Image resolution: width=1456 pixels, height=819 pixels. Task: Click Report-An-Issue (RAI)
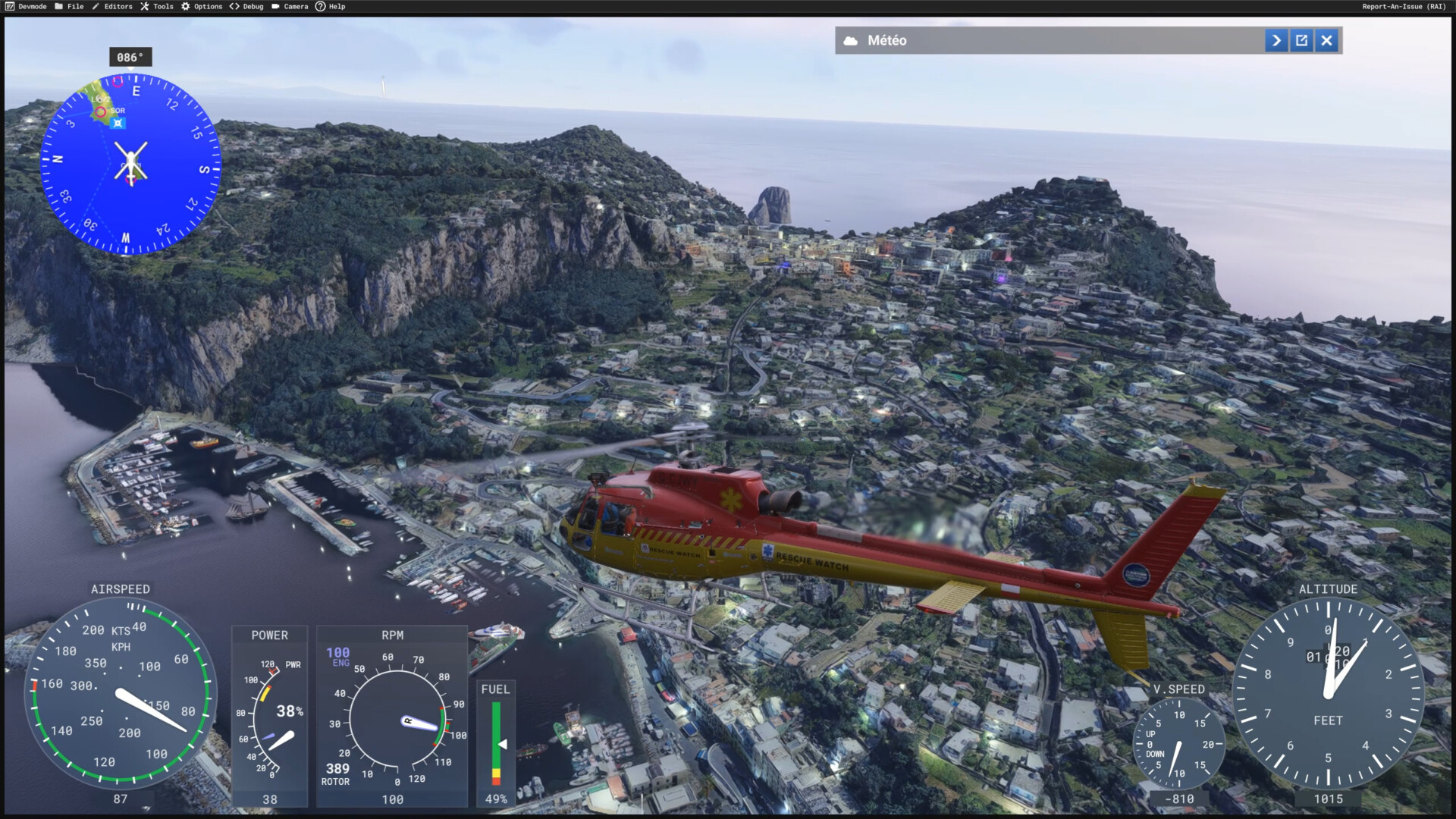pos(1403,7)
